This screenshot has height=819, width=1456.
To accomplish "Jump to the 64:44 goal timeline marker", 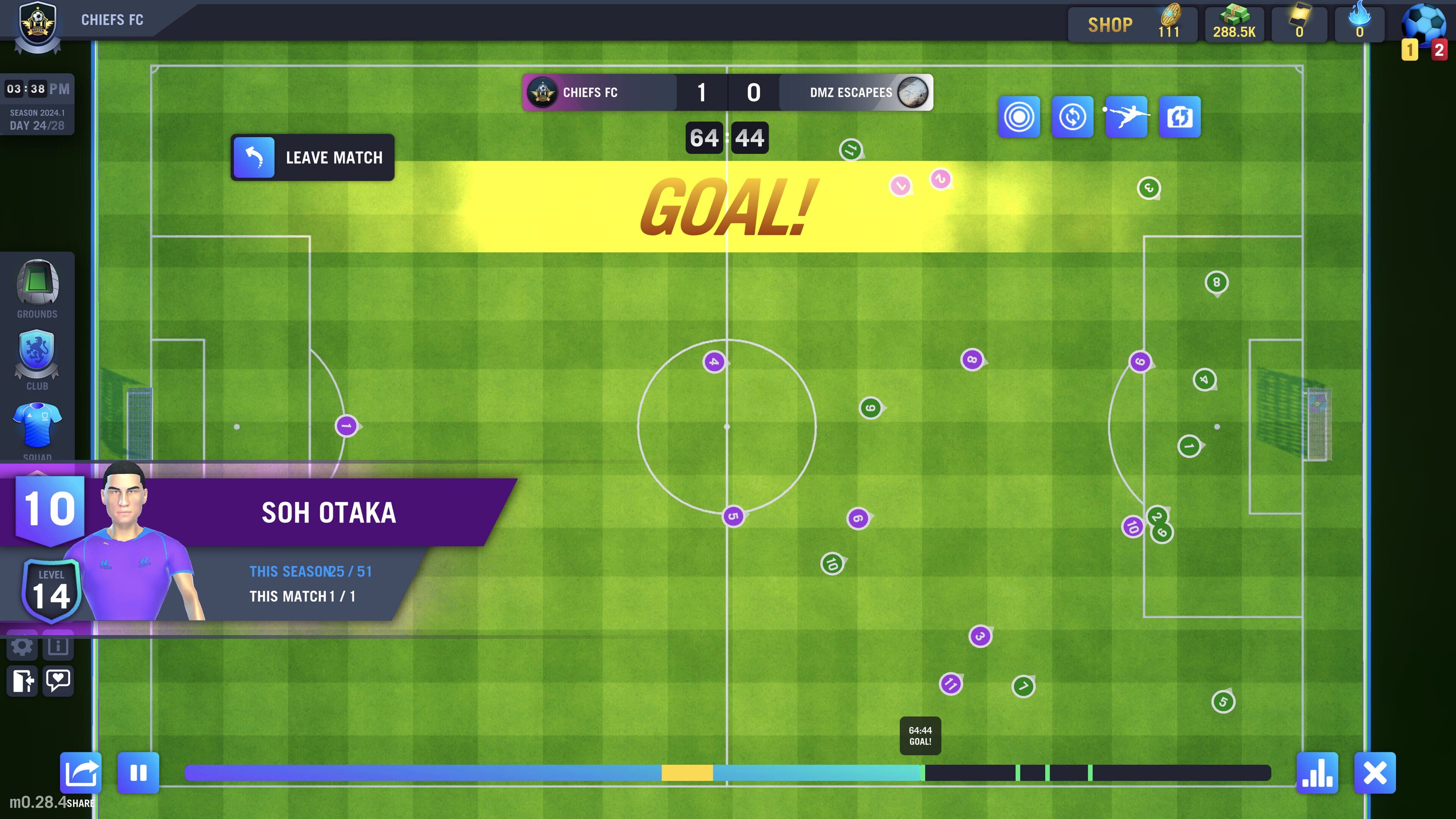I will [x=923, y=773].
